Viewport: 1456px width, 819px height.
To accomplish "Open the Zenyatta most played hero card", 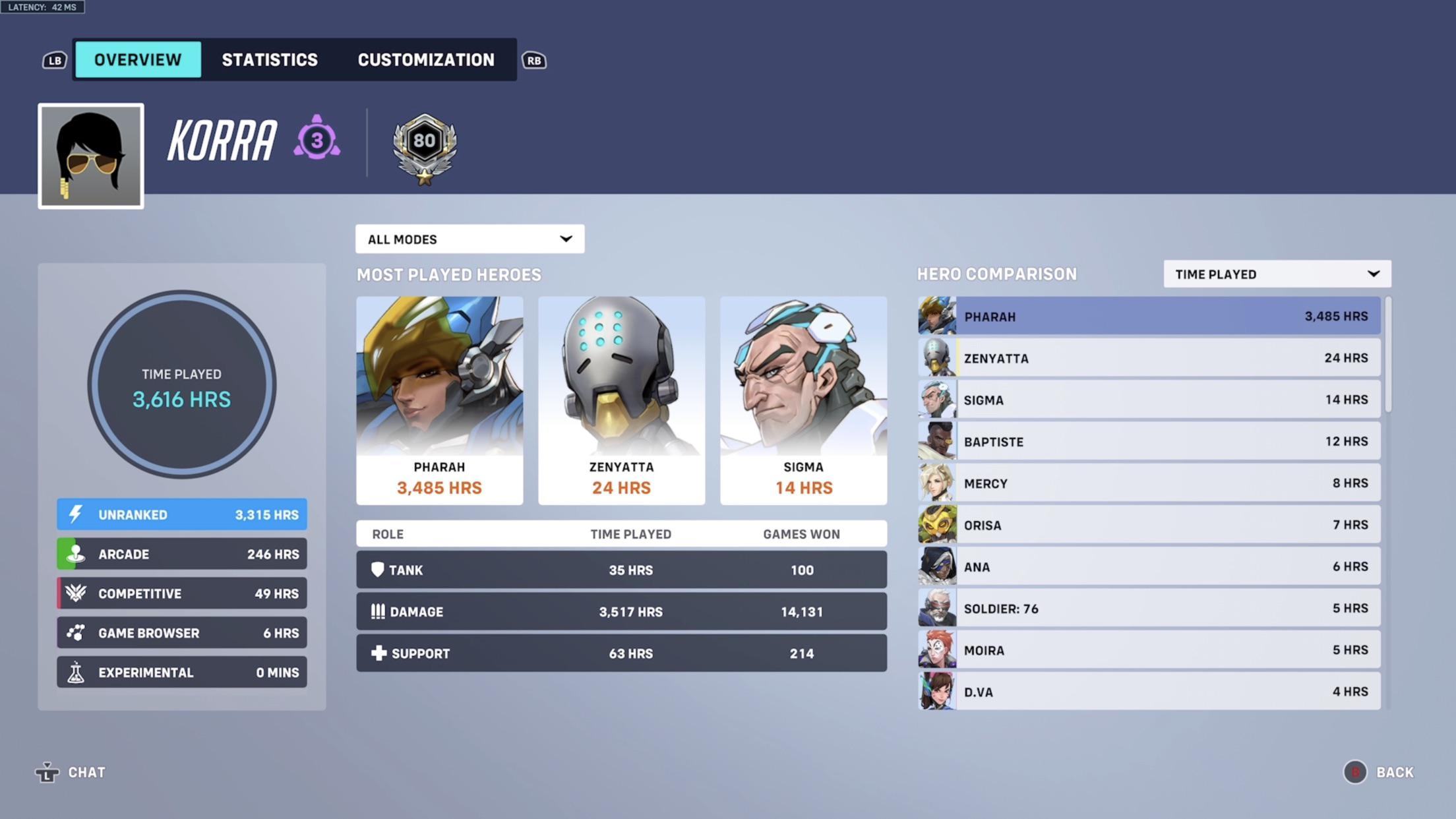I will pyautogui.click(x=621, y=400).
